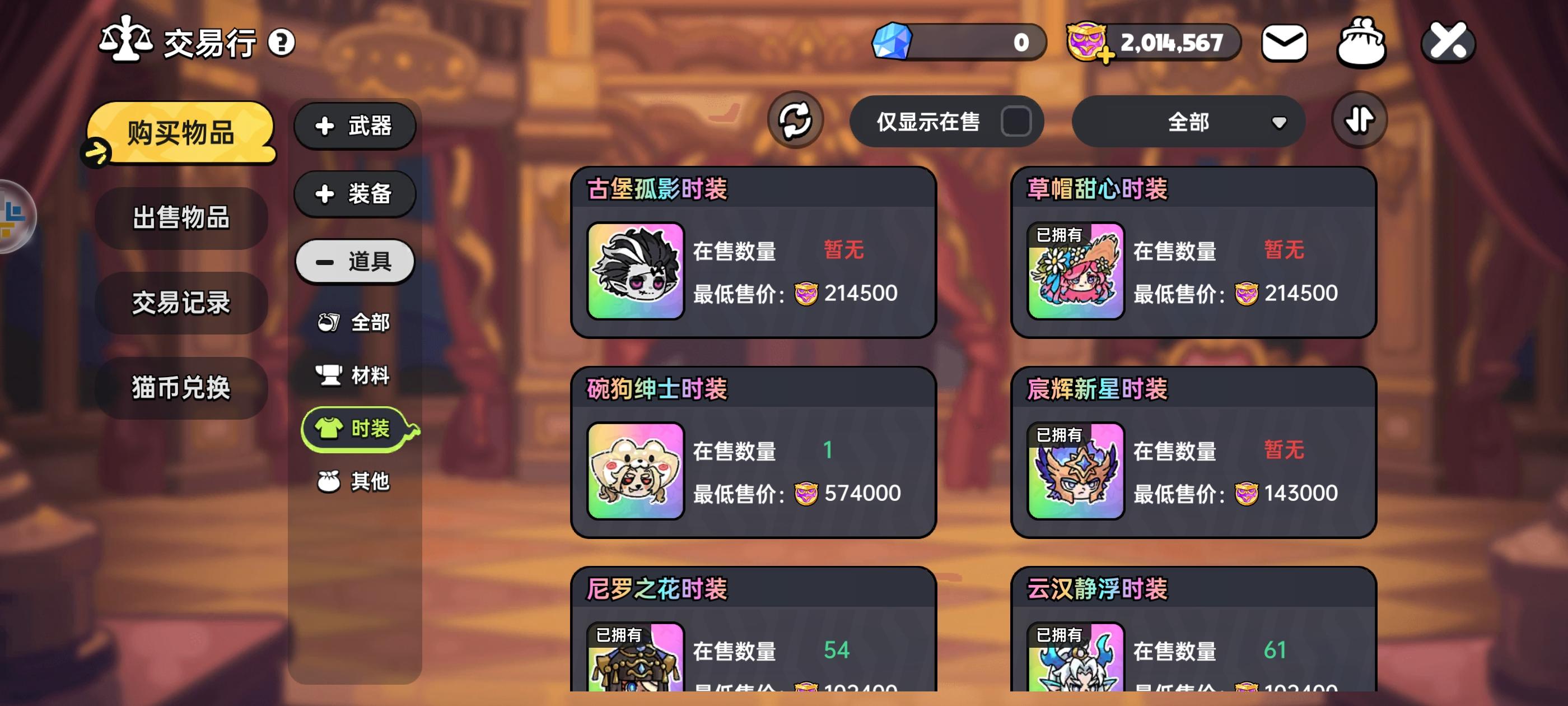1568x706 pixels.
Task: Switch to the 交易记录 tab
Action: [x=180, y=304]
